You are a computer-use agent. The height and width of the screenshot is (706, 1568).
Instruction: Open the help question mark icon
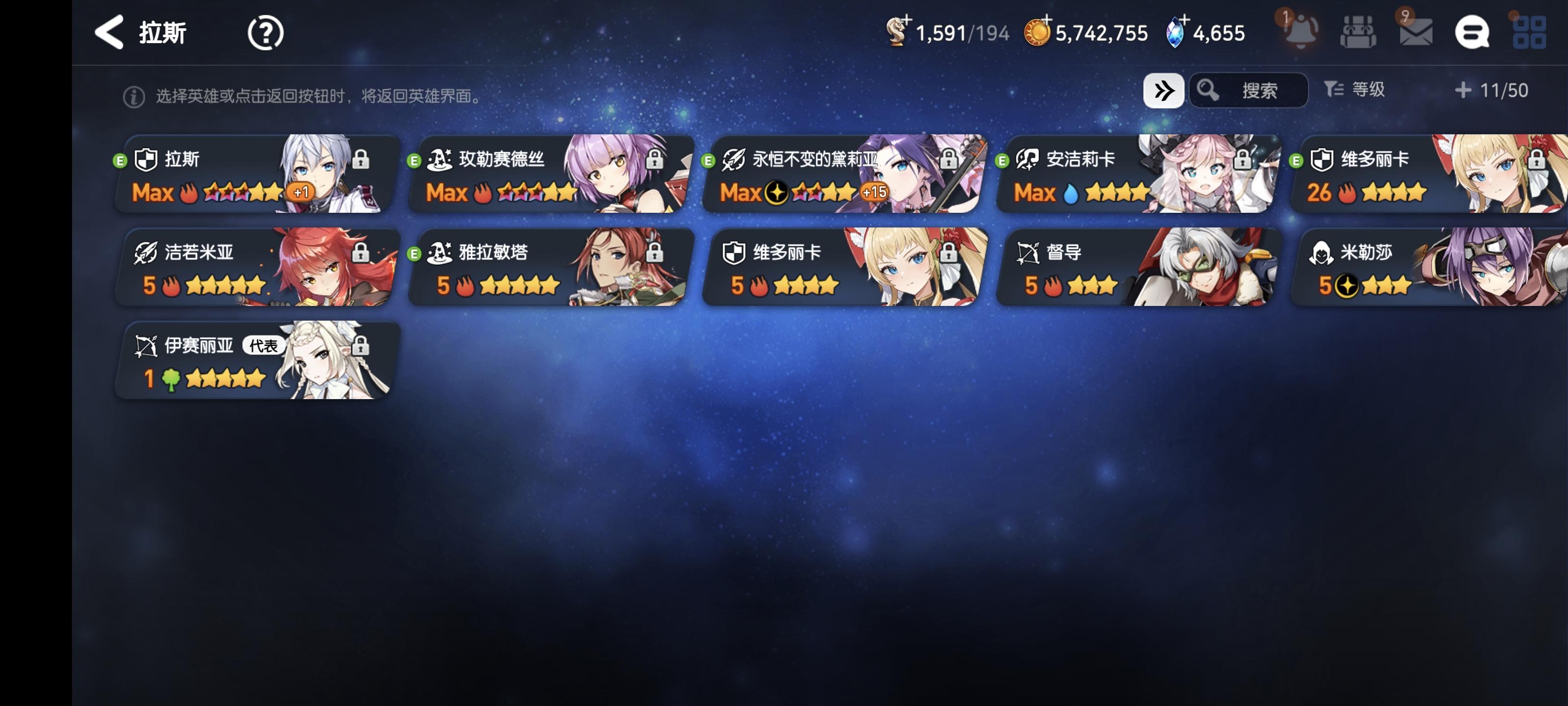[265, 33]
